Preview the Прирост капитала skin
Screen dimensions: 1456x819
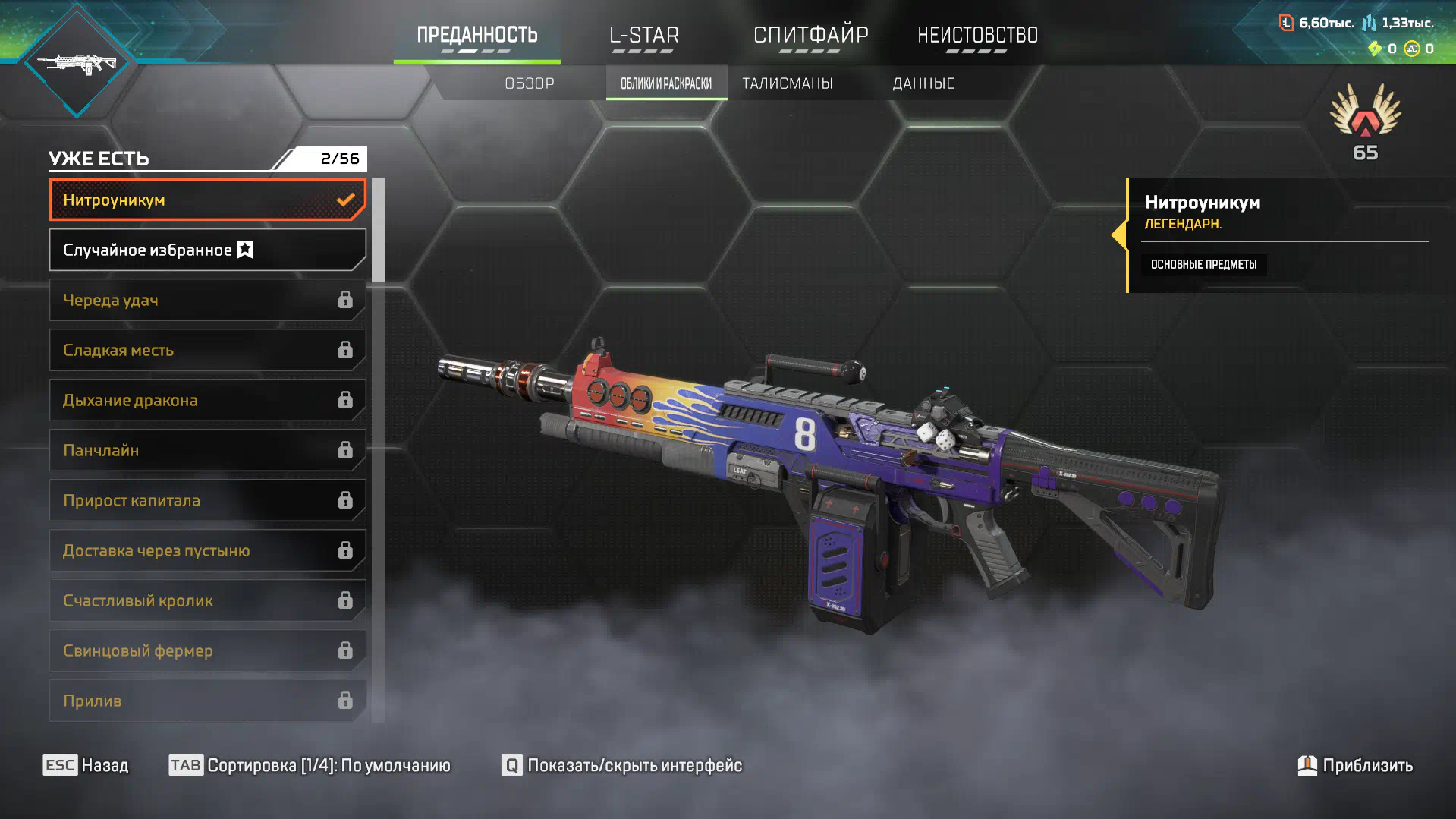pyautogui.click(x=207, y=501)
